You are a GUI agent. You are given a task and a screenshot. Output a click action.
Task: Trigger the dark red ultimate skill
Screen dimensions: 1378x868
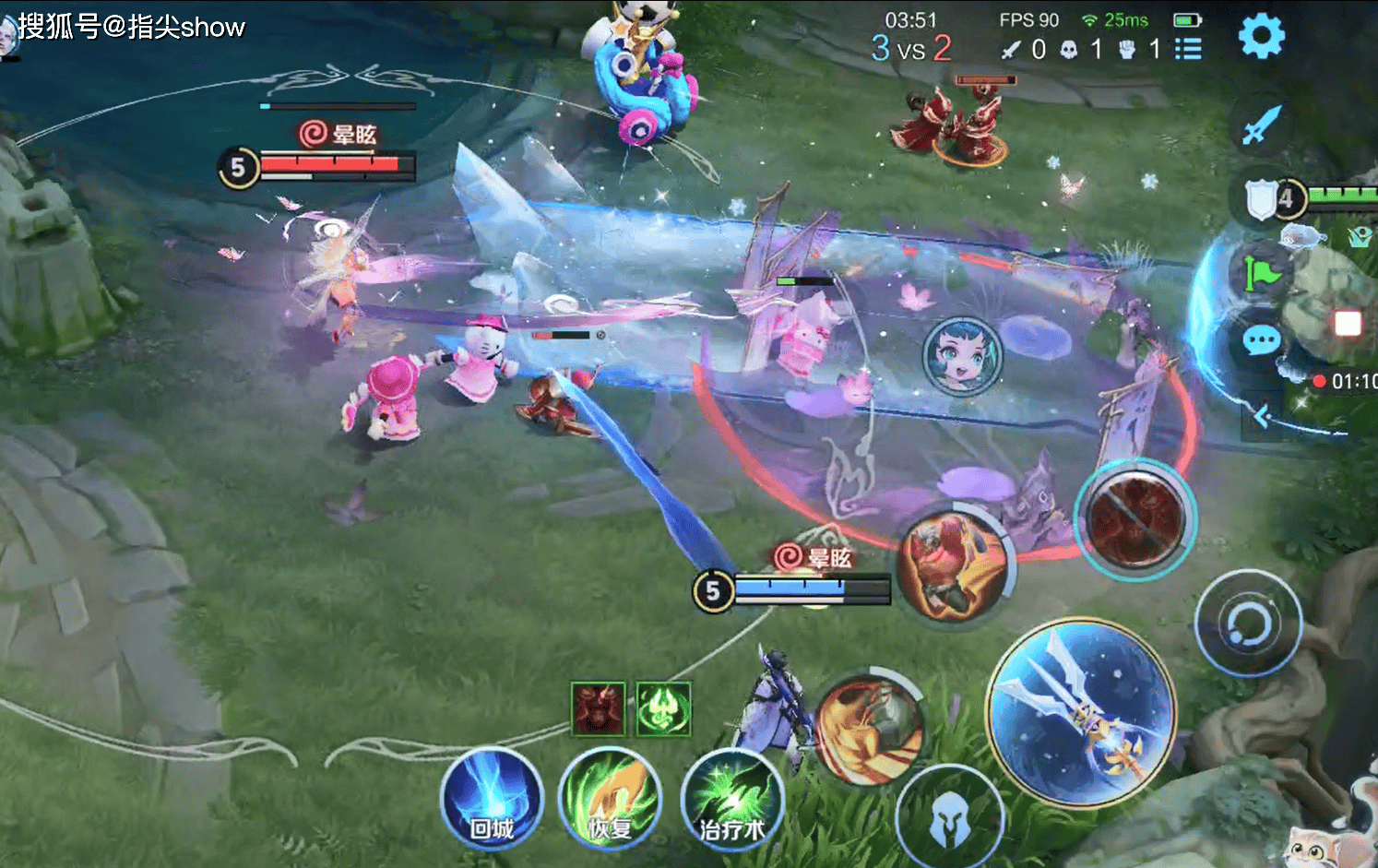coord(1135,519)
